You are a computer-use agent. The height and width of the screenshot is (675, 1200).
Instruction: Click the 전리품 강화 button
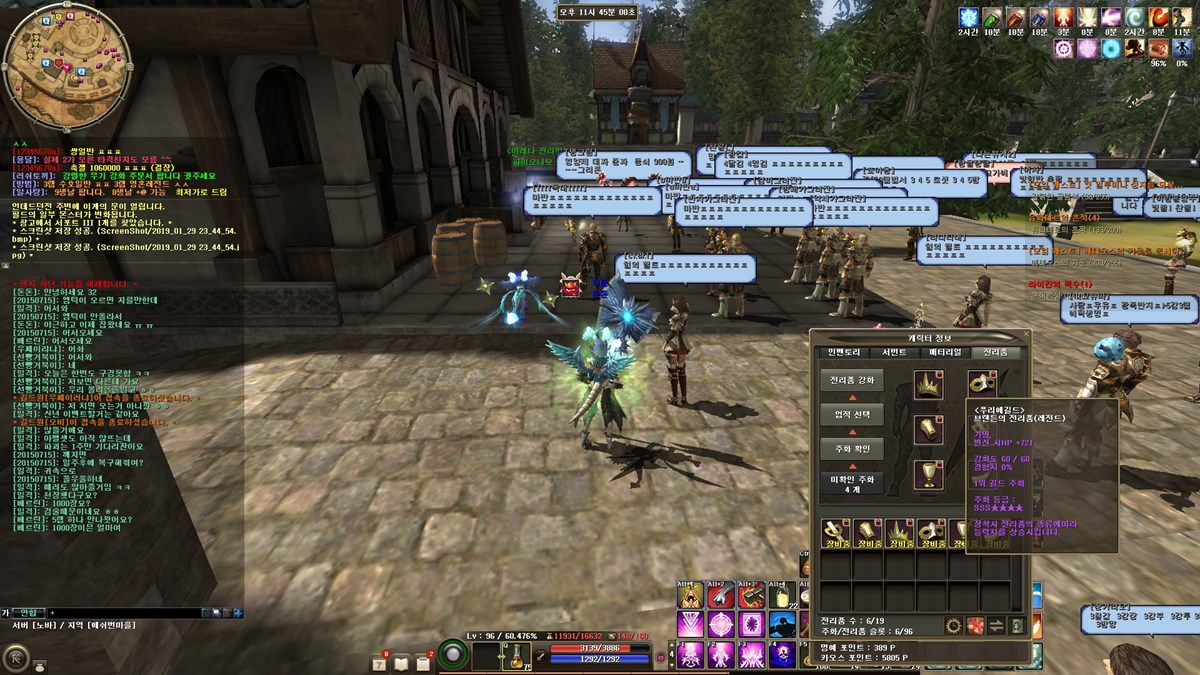coord(851,381)
